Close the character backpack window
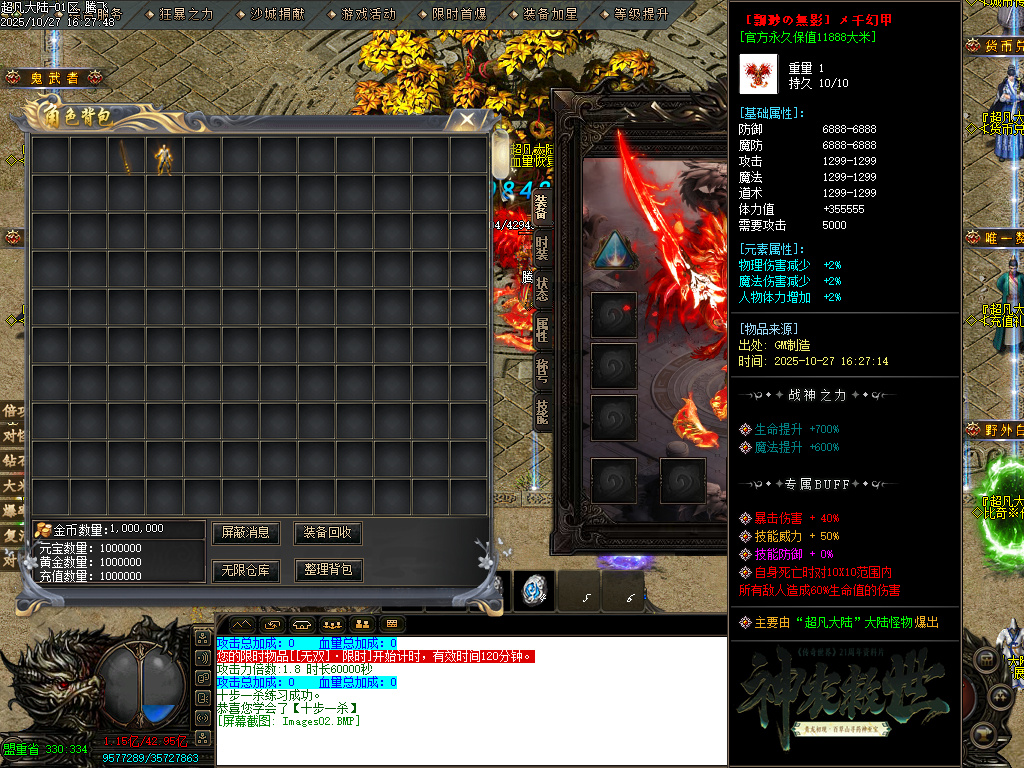The height and width of the screenshot is (768, 1024). [466, 119]
